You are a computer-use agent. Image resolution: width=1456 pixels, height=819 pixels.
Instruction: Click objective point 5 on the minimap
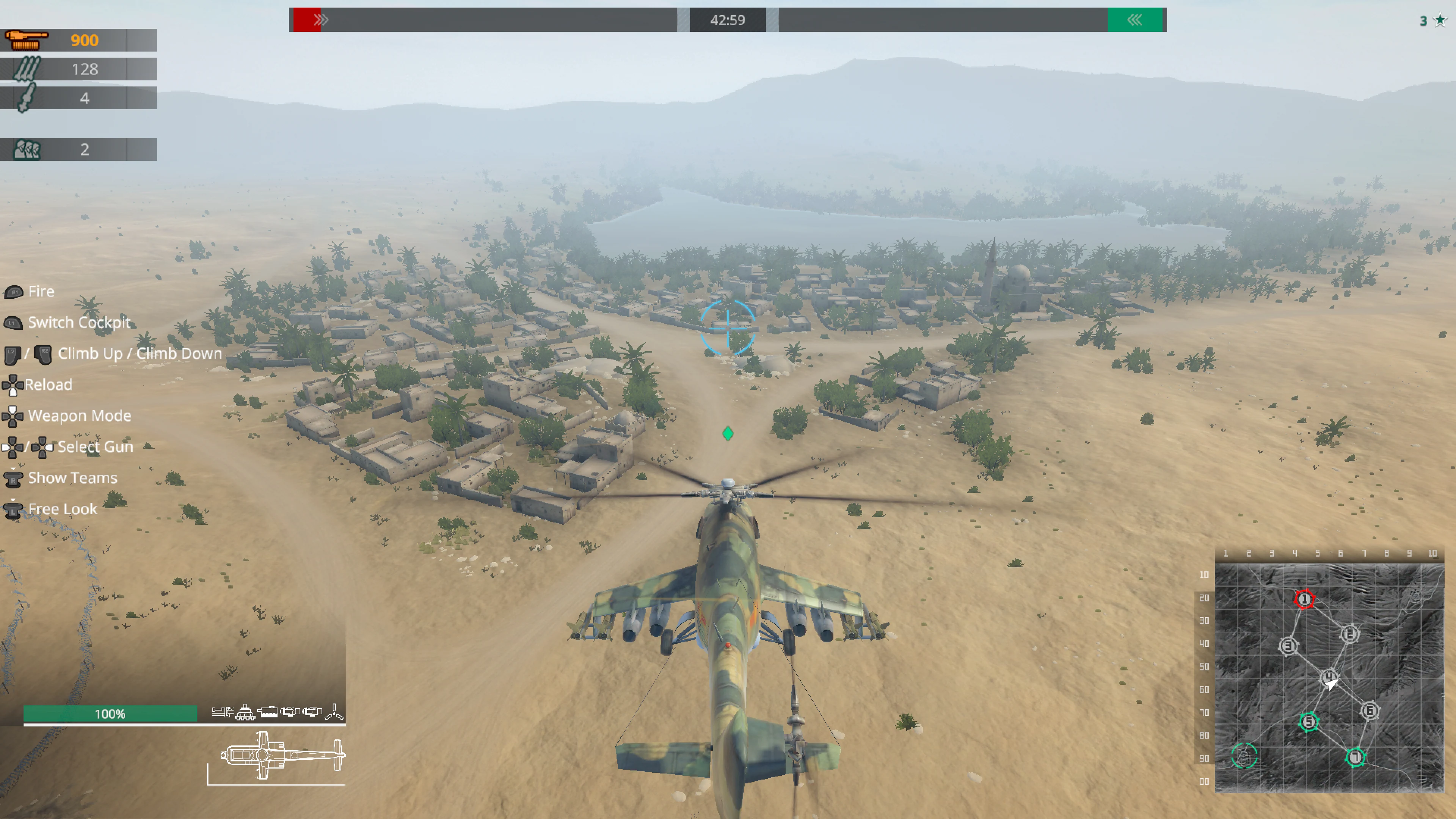pyautogui.click(x=1310, y=720)
